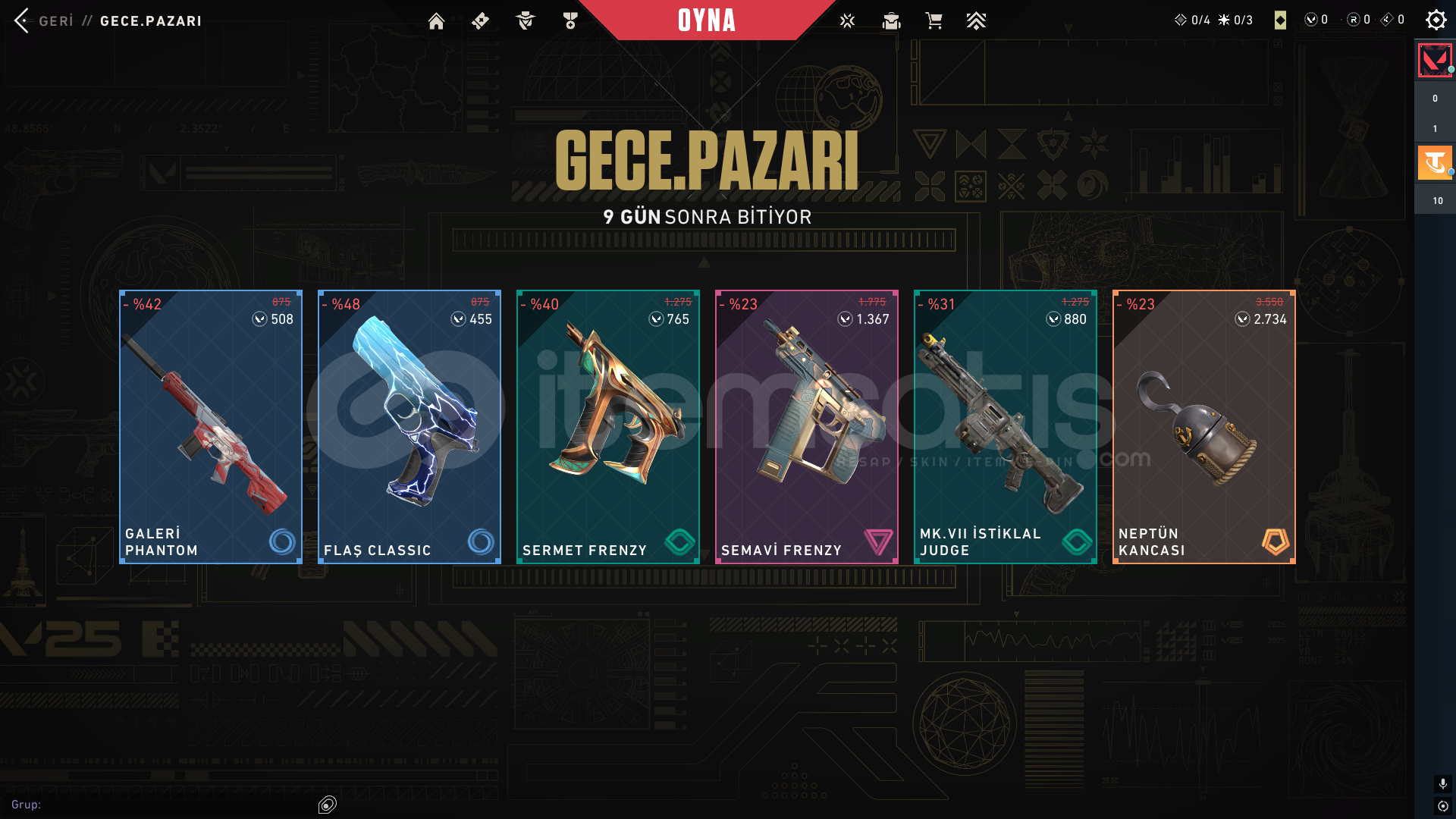The image size is (1456, 819).
Task: Choose the Sermet Frenzy skin card
Action: pos(608,427)
